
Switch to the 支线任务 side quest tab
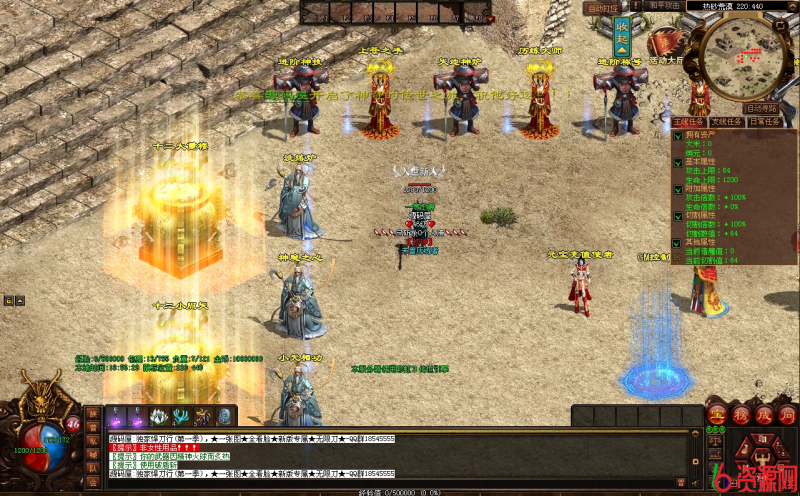point(726,122)
